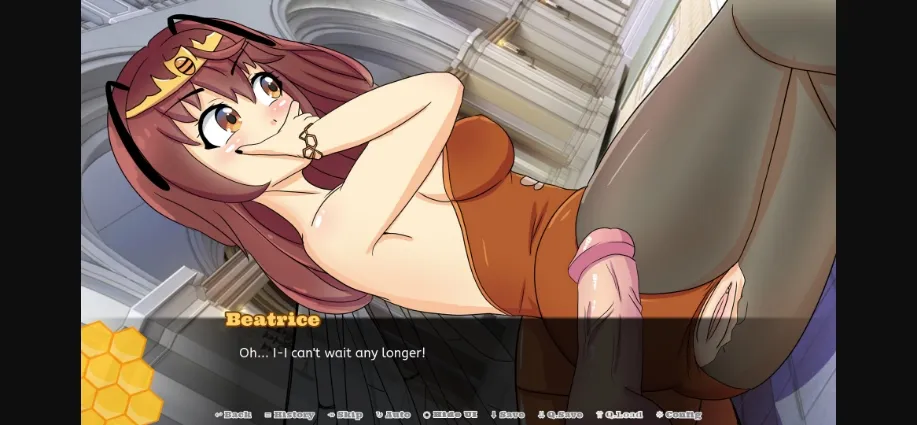
Task: Open the Save menu
Action: click(x=507, y=414)
